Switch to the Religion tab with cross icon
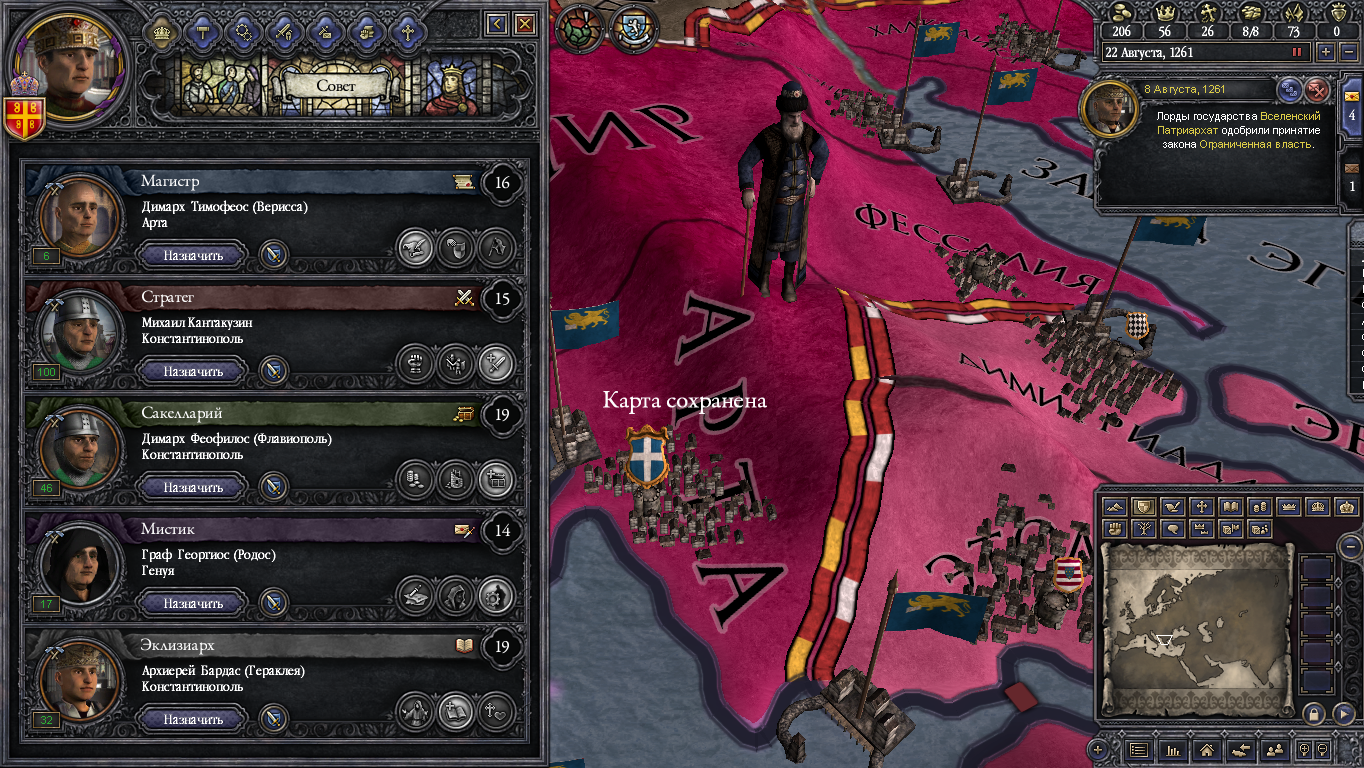Image resolution: width=1364 pixels, height=768 pixels. pos(407,32)
